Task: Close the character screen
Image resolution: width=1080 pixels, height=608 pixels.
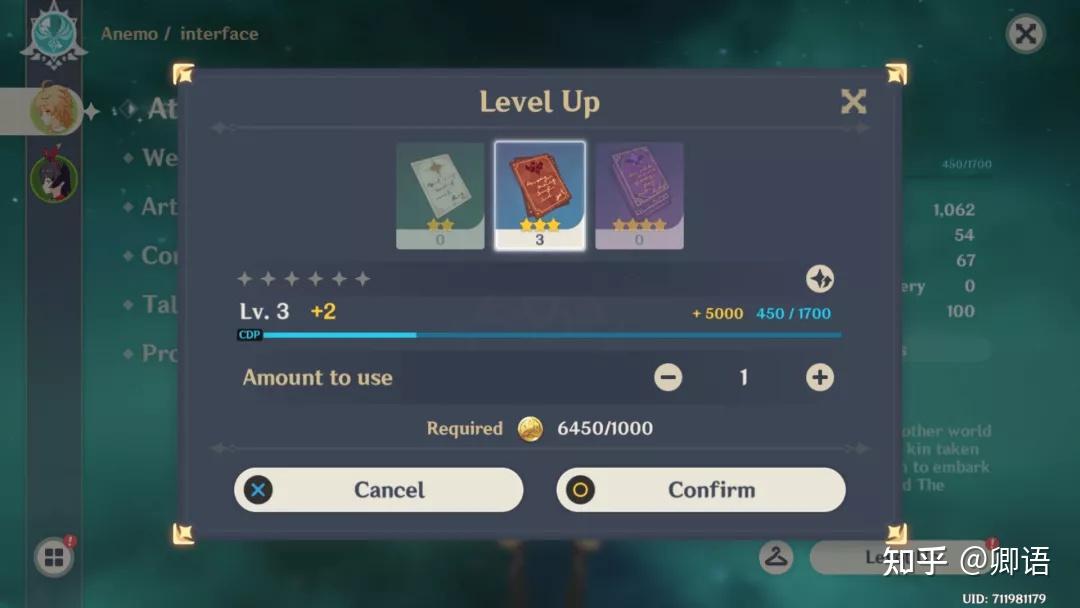Action: click(1025, 34)
